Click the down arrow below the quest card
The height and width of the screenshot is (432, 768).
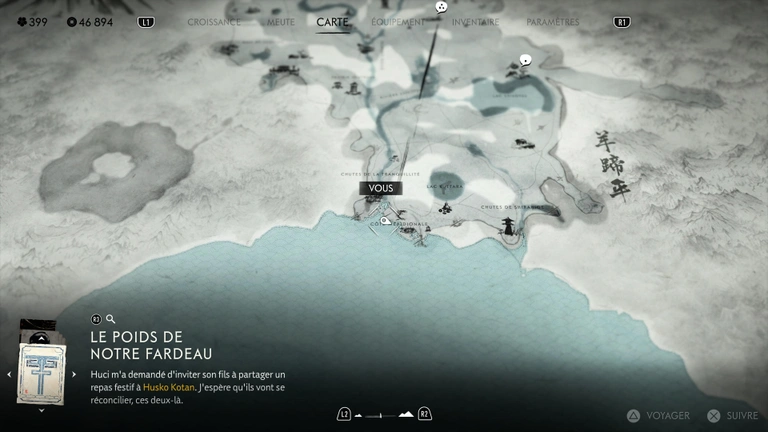[x=41, y=409]
